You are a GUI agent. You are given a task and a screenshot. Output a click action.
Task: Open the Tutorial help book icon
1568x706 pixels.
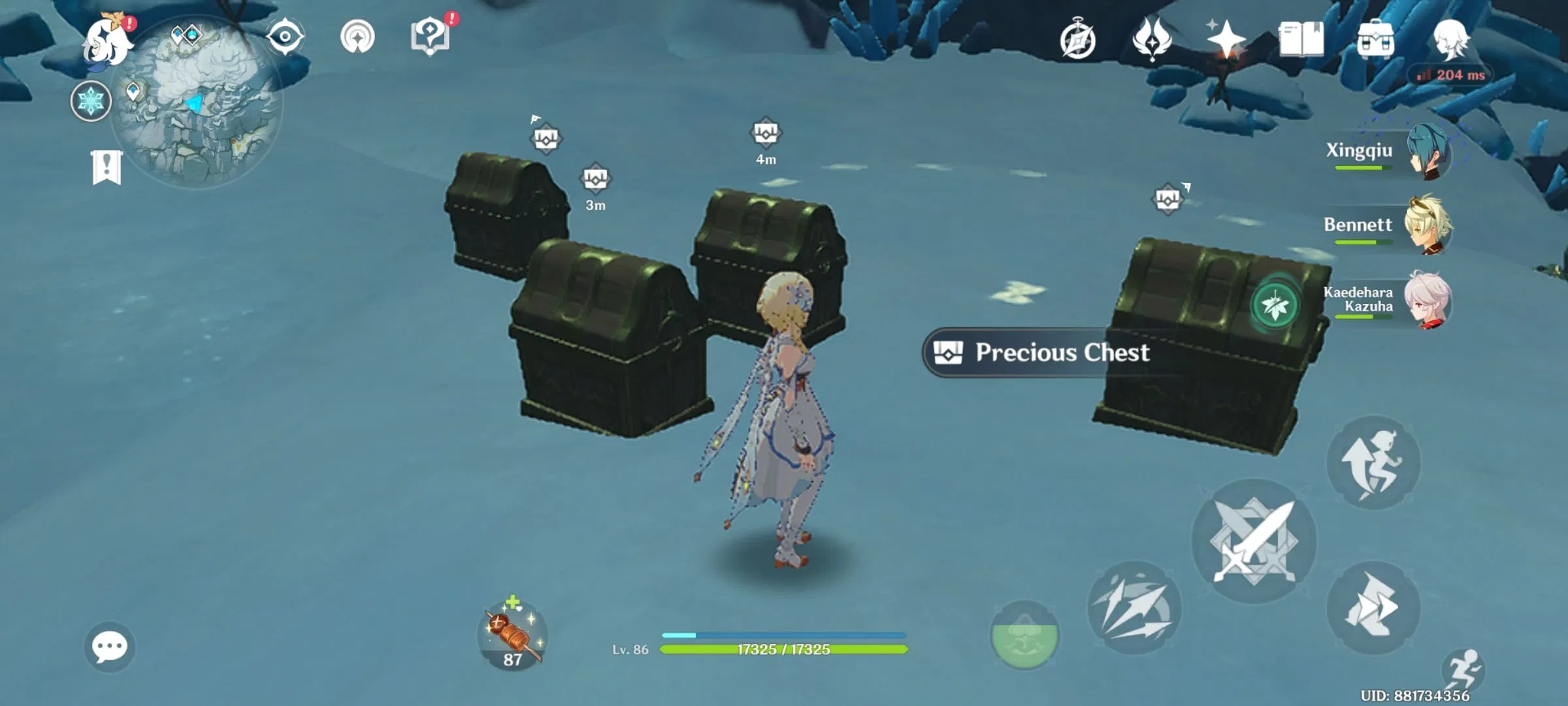pos(431,36)
